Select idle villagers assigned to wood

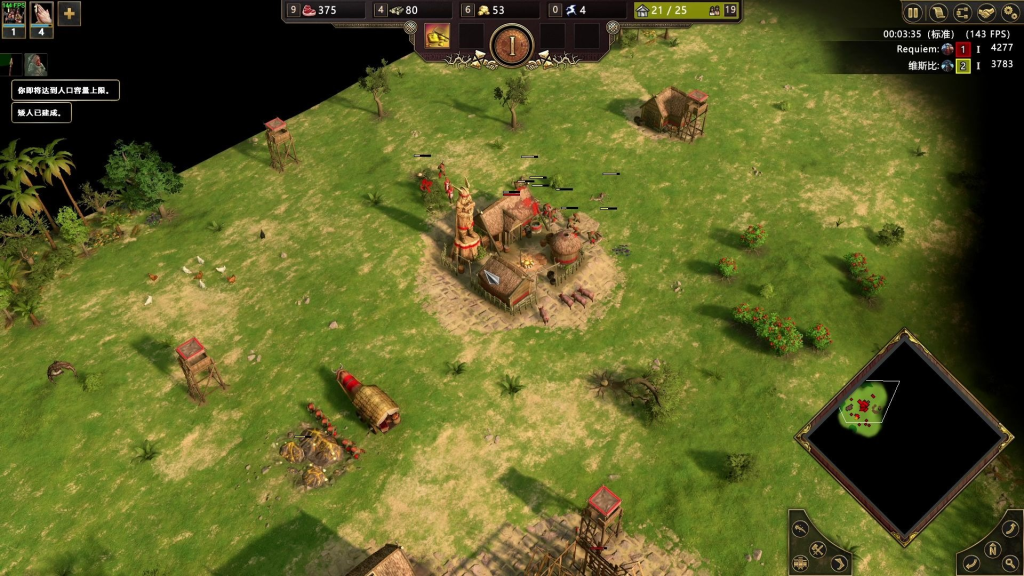point(380,11)
